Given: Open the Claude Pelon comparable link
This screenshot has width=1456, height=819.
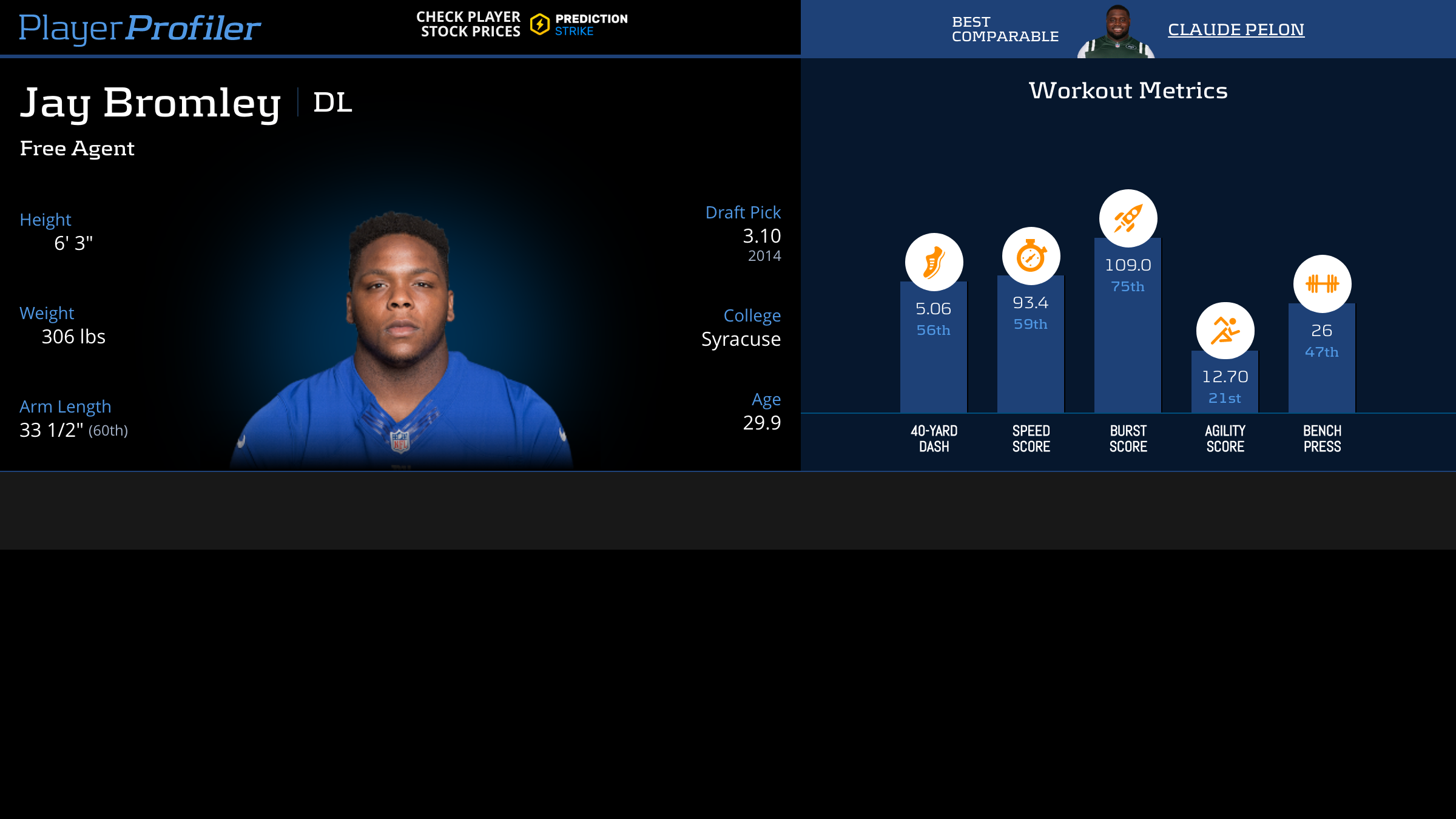Looking at the screenshot, I should pos(1236,29).
